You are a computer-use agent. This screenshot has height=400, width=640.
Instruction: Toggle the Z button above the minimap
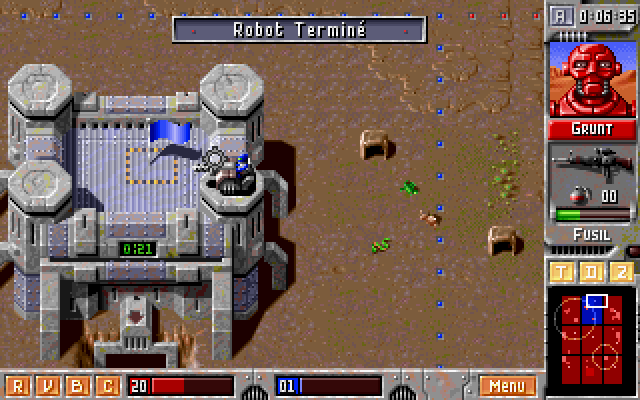pyautogui.click(x=622, y=273)
